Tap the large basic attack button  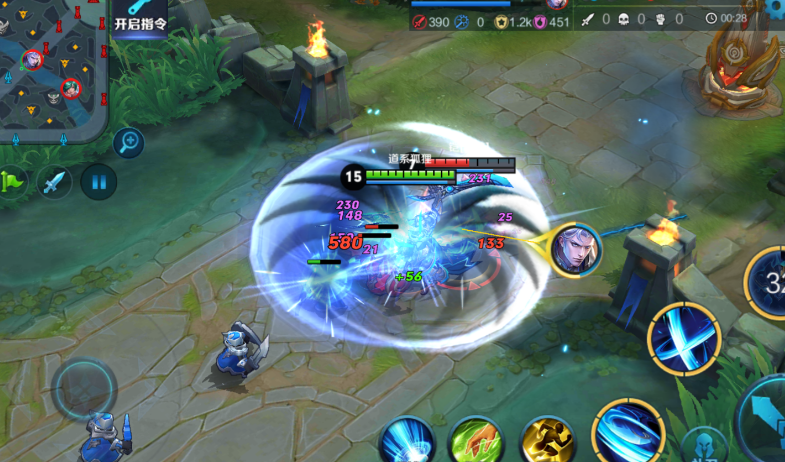766,418
